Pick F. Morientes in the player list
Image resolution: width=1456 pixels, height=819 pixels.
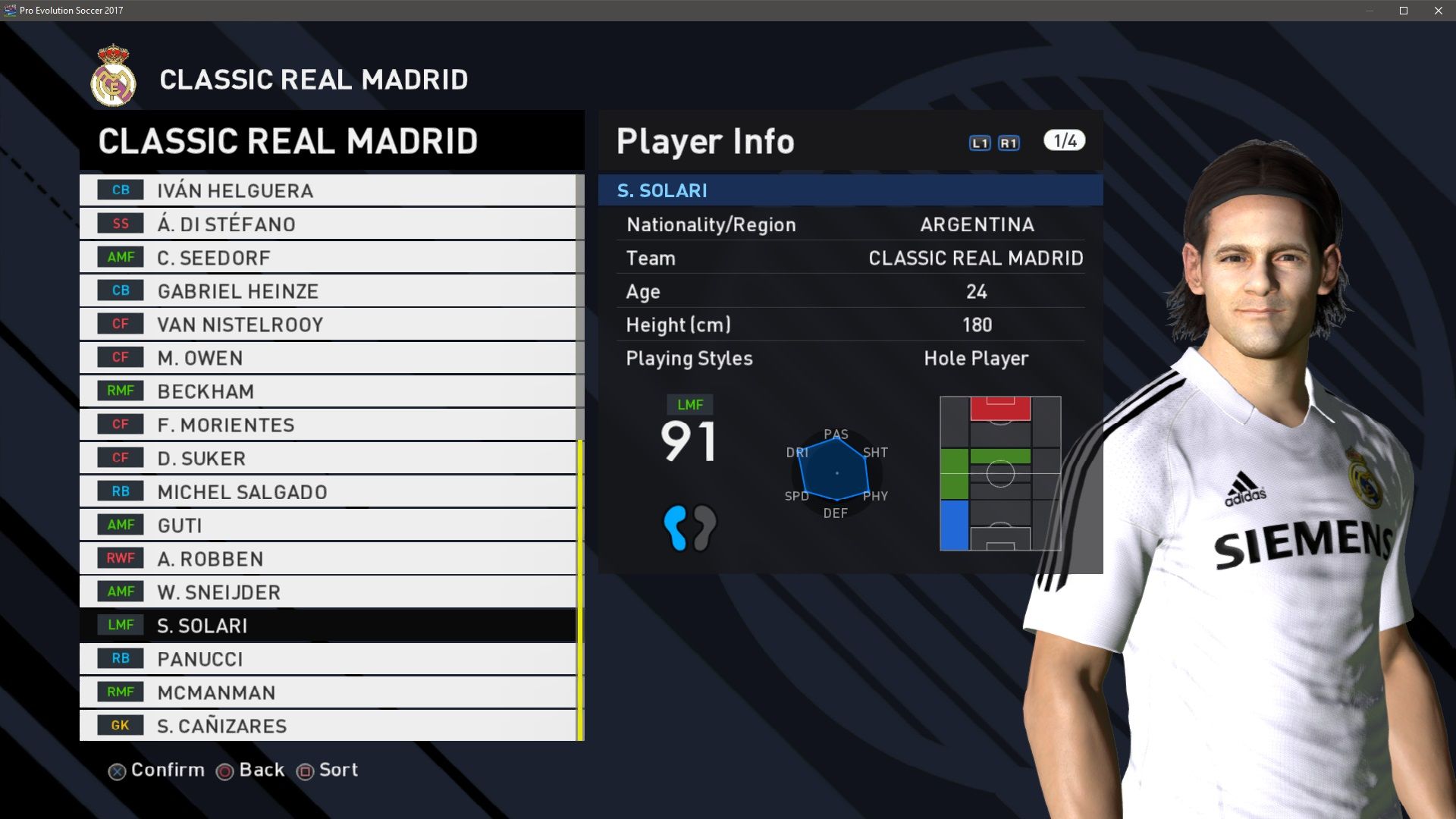[328, 424]
